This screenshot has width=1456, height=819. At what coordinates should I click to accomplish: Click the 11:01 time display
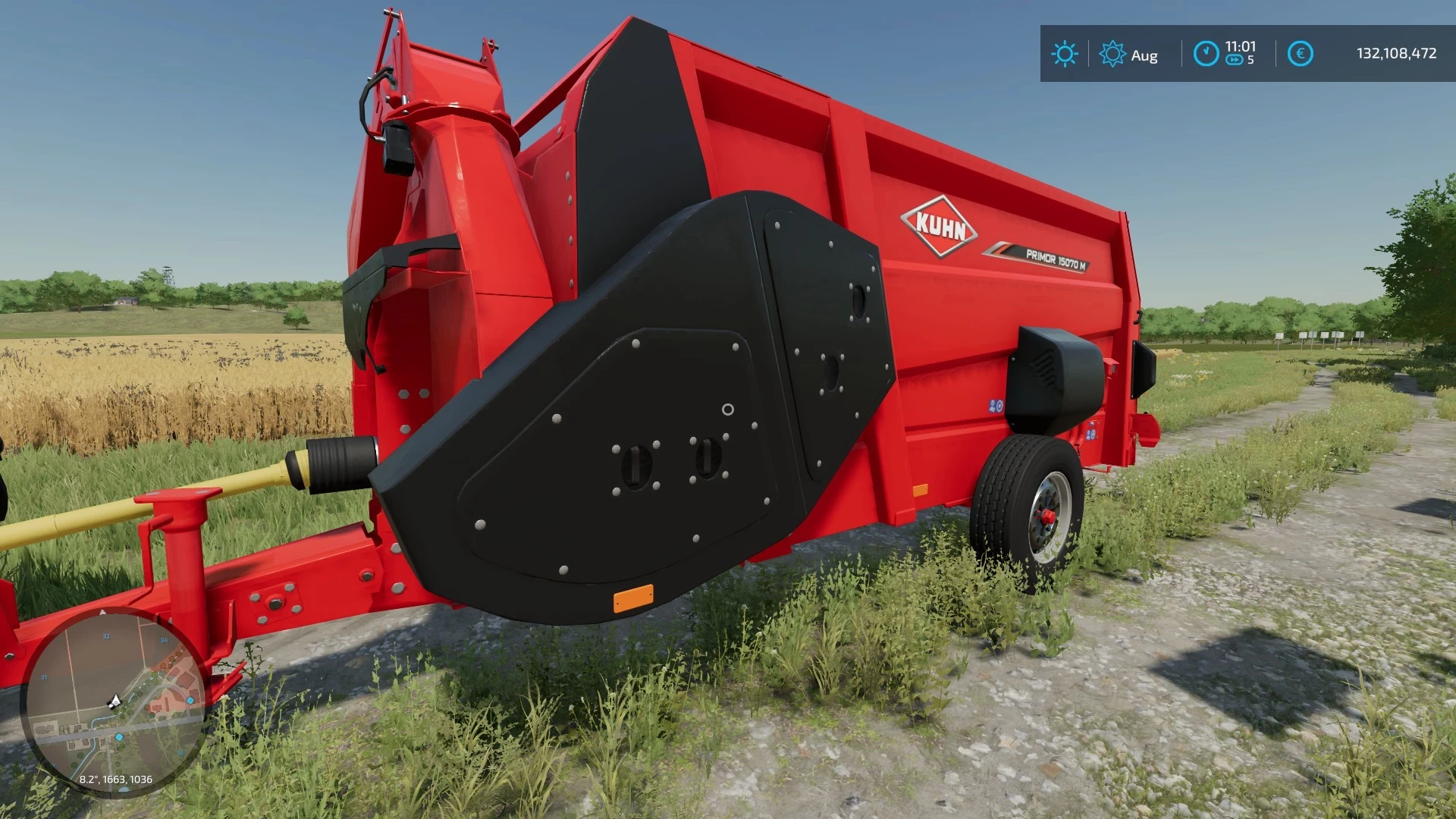tap(1240, 47)
